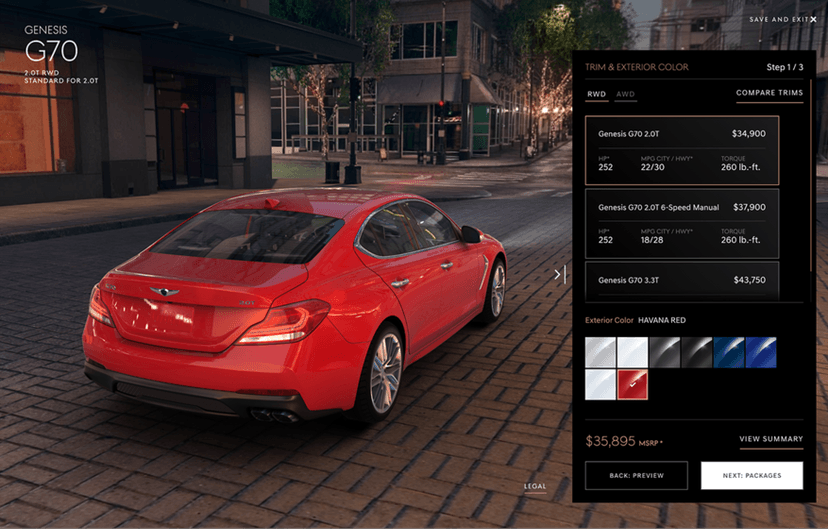The image size is (828, 529).
Task: Go back to Preview
Action: pyautogui.click(x=636, y=476)
